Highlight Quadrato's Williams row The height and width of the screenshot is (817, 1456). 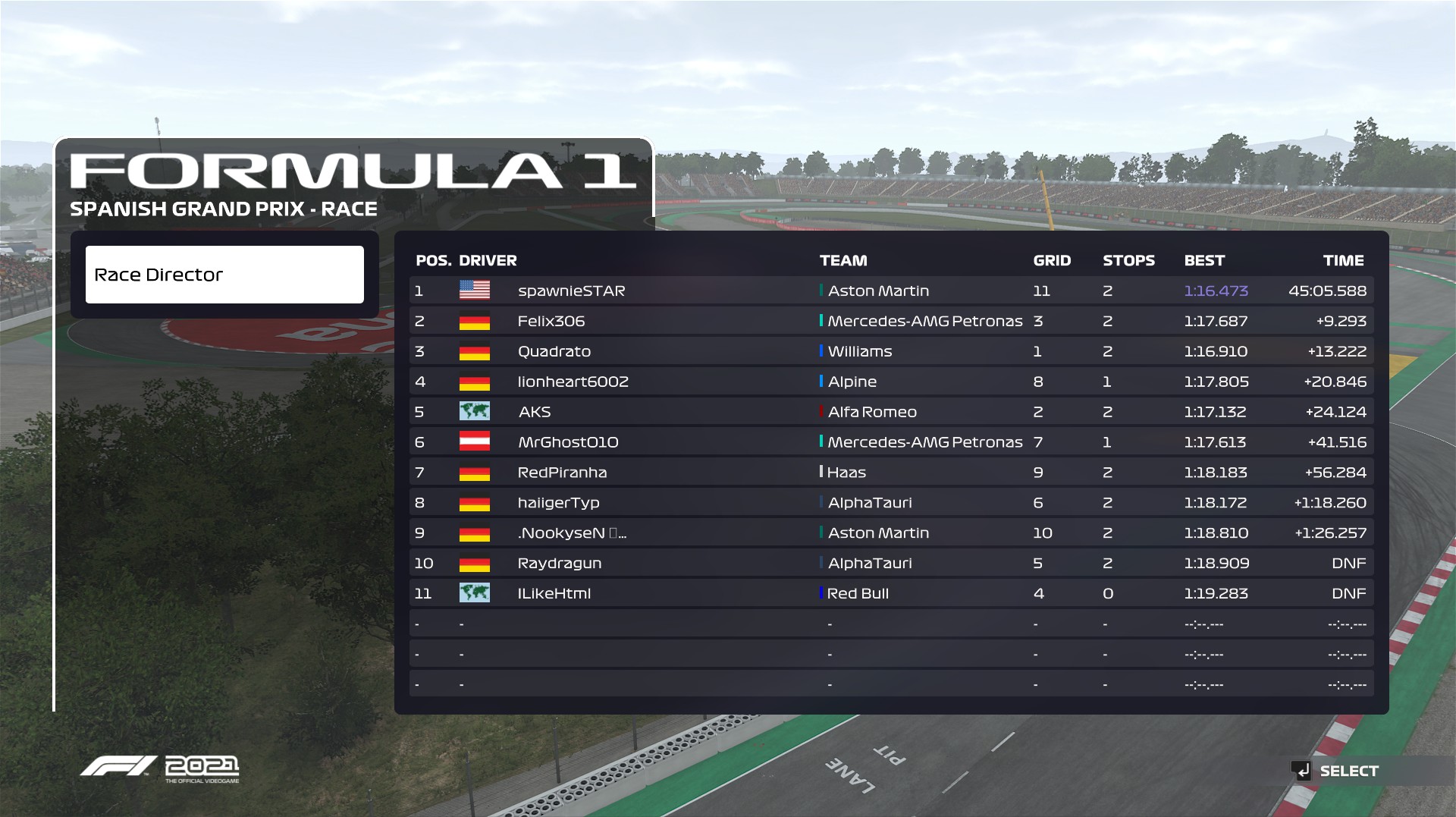click(891, 351)
